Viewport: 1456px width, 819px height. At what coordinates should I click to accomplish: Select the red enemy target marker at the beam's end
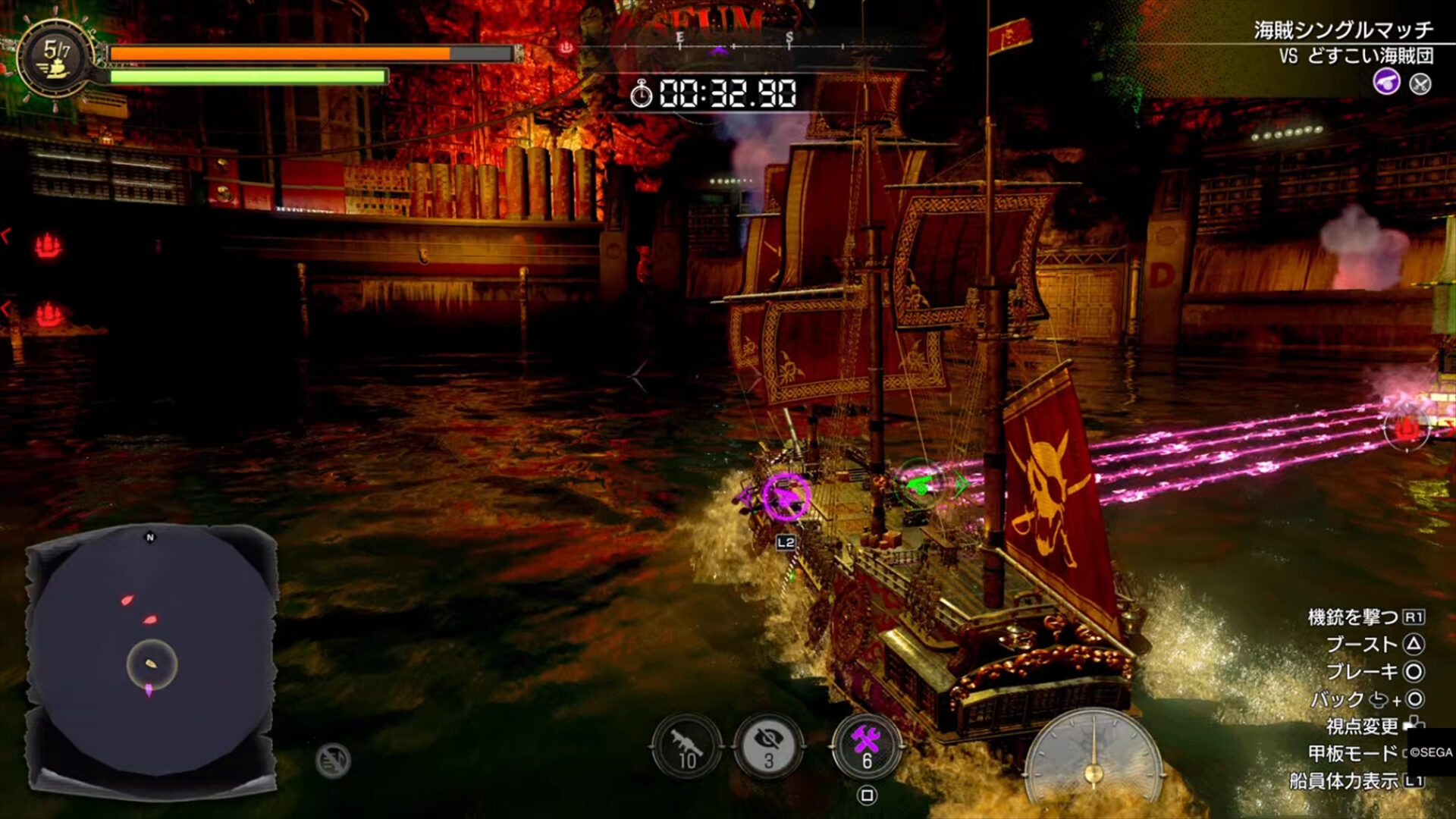pyautogui.click(x=1407, y=429)
